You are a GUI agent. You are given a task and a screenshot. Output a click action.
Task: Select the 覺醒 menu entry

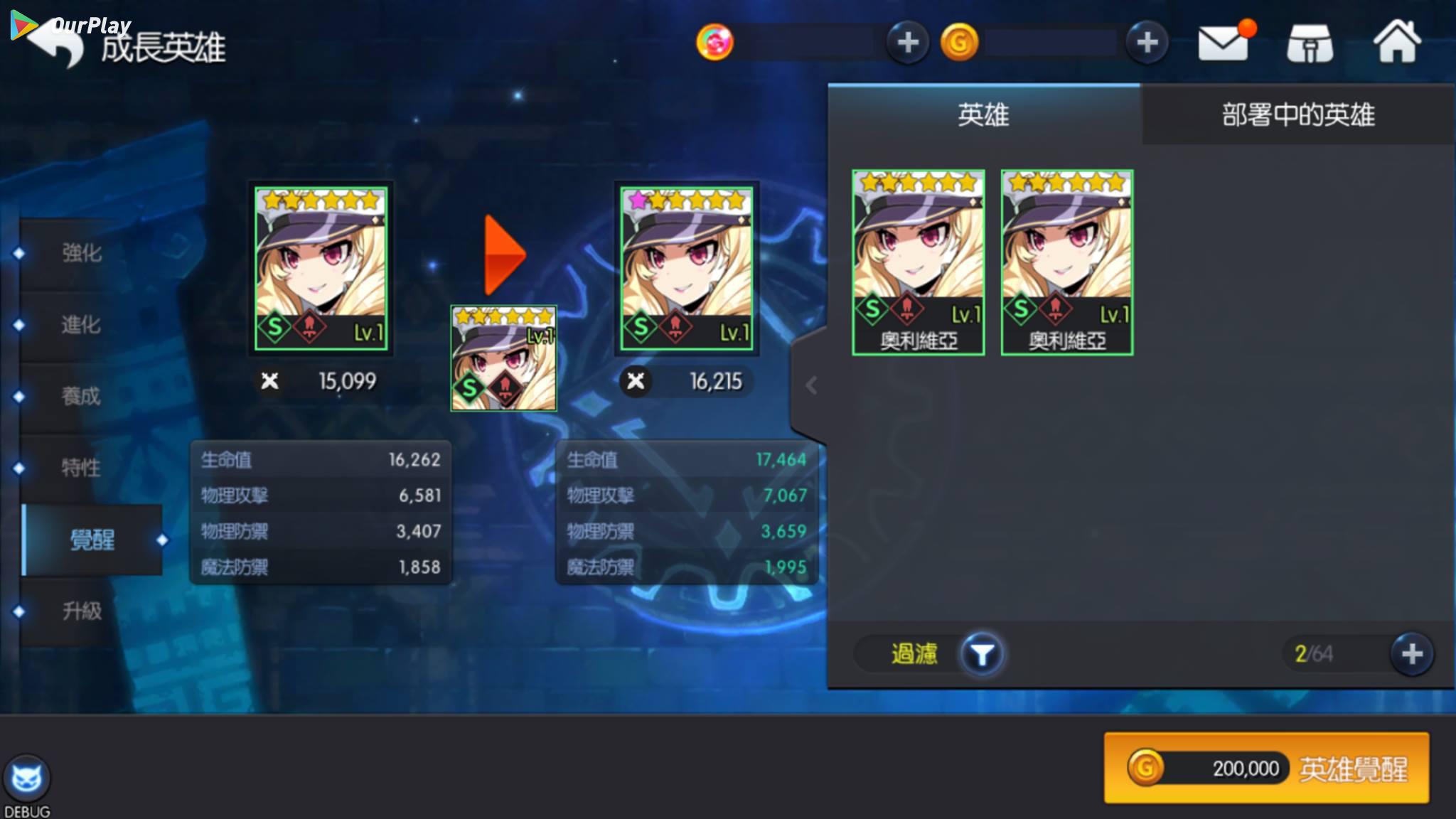92,540
